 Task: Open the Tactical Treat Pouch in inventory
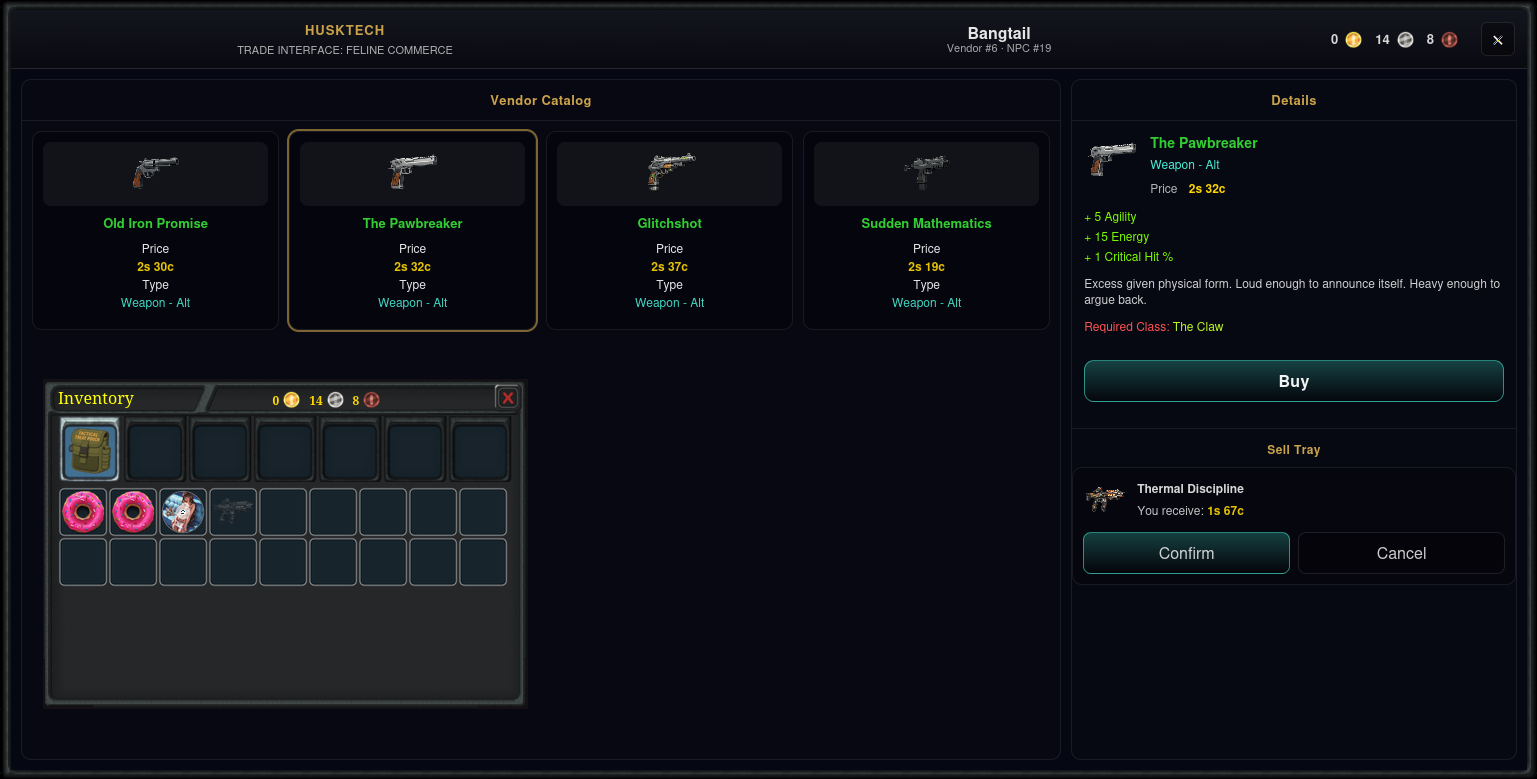(x=89, y=450)
